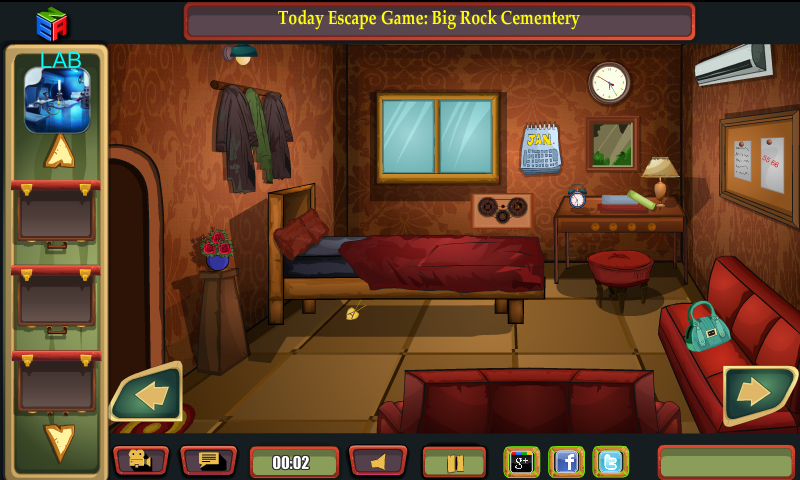Open the video walkthrough camera button

click(141, 461)
